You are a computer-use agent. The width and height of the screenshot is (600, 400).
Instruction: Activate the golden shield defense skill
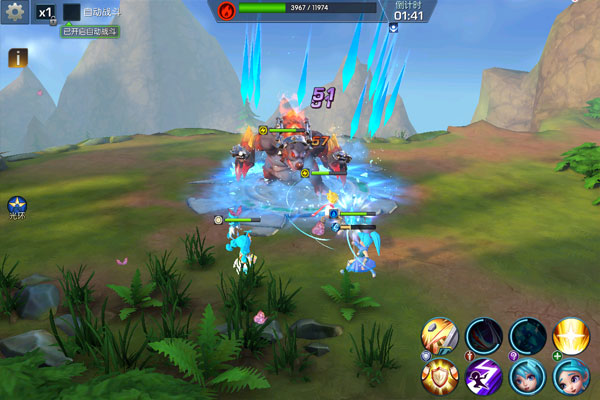click(440, 378)
